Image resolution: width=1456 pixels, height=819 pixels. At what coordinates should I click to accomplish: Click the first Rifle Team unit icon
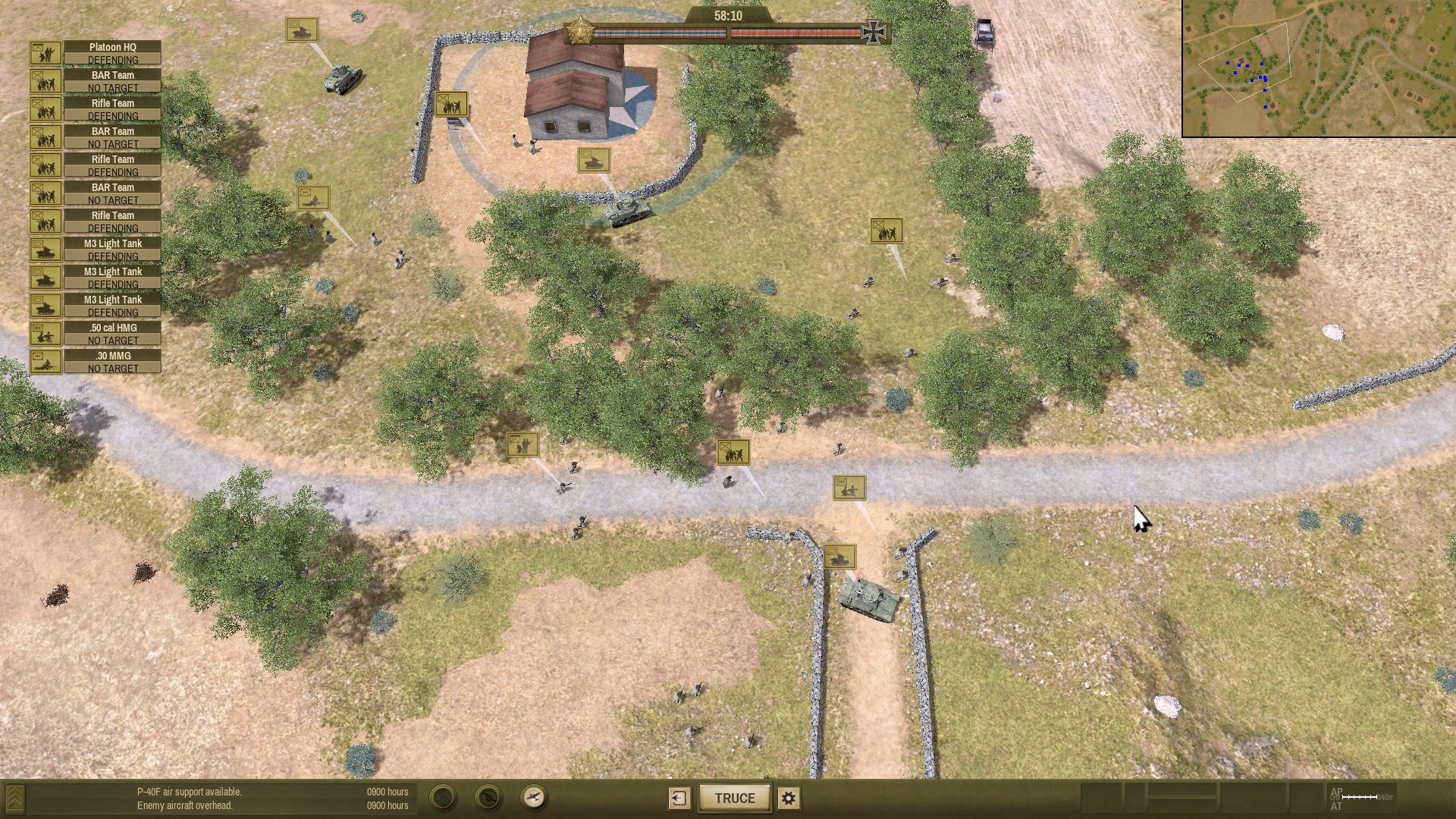click(x=47, y=109)
